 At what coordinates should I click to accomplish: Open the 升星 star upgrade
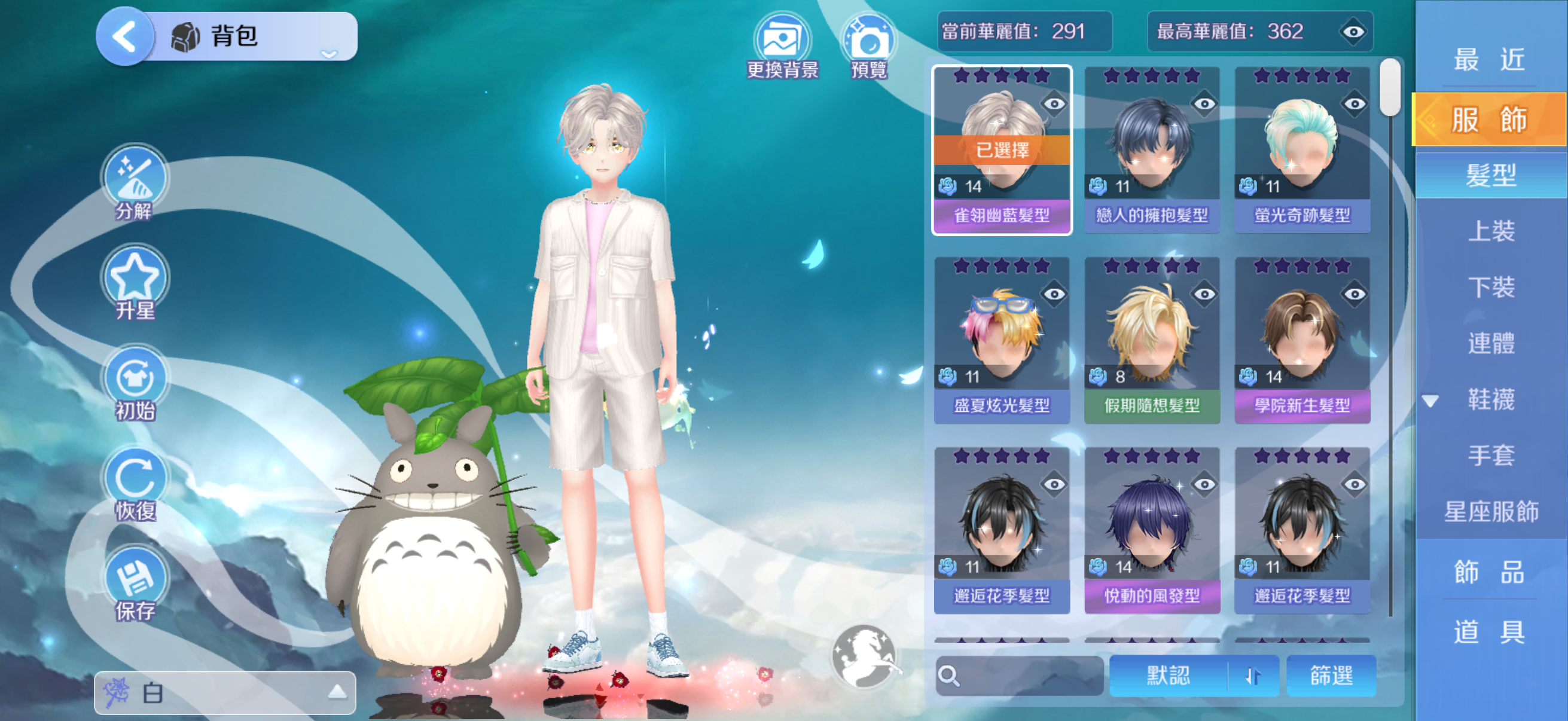tap(135, 280)
